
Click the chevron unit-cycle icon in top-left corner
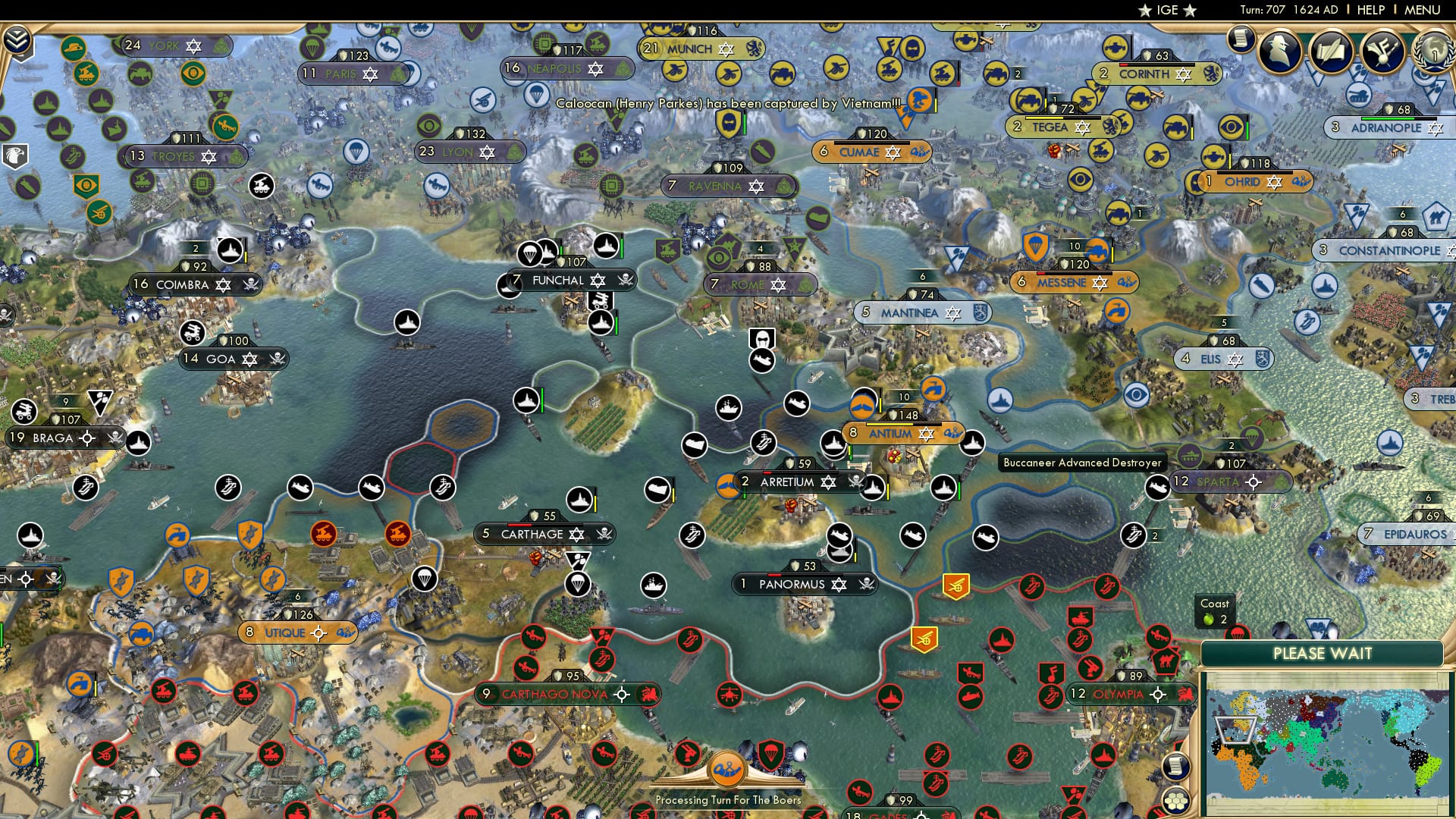coord(17,39)
